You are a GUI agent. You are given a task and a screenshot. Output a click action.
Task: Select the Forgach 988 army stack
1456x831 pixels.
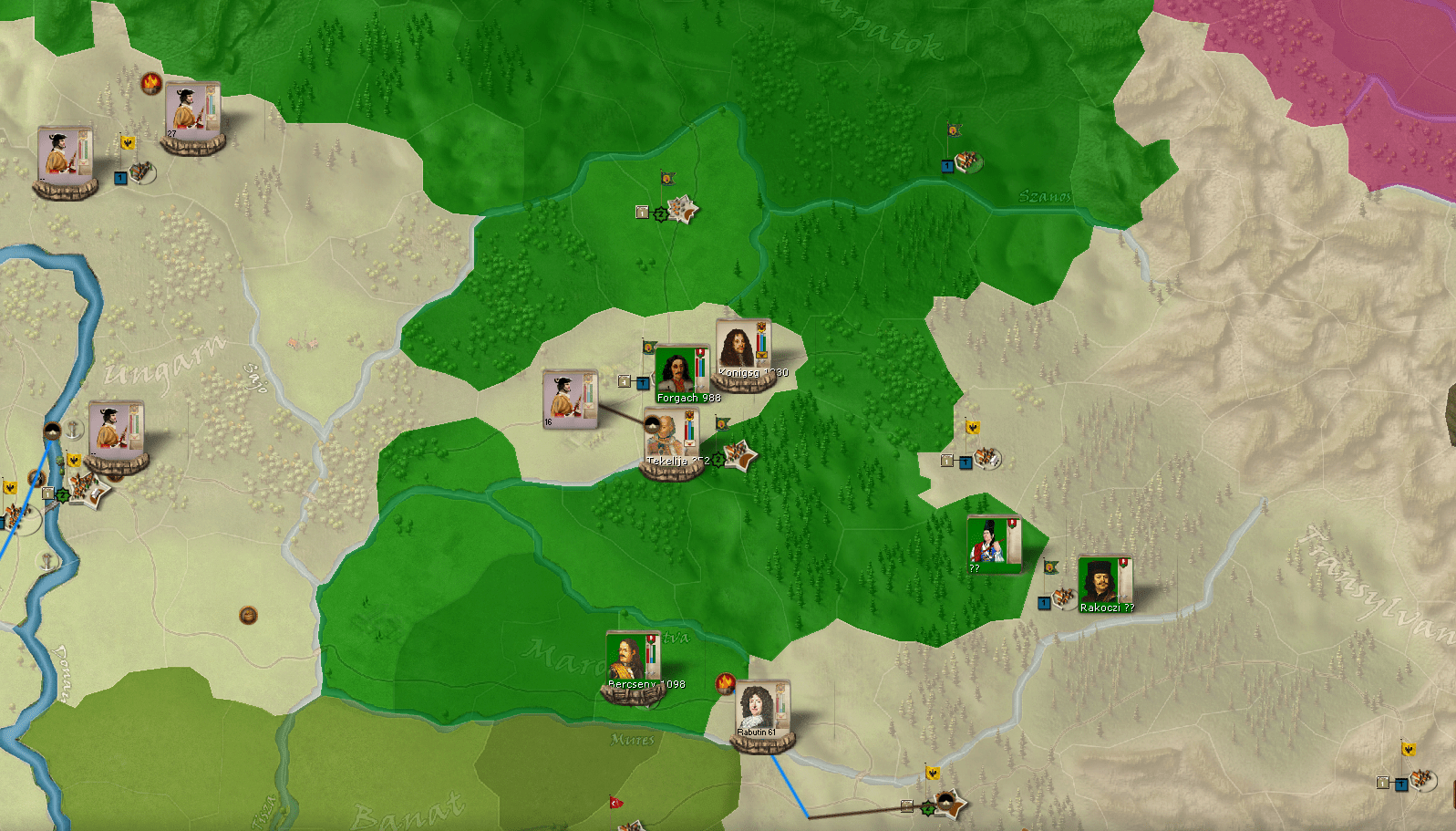(x=680, y=372)
